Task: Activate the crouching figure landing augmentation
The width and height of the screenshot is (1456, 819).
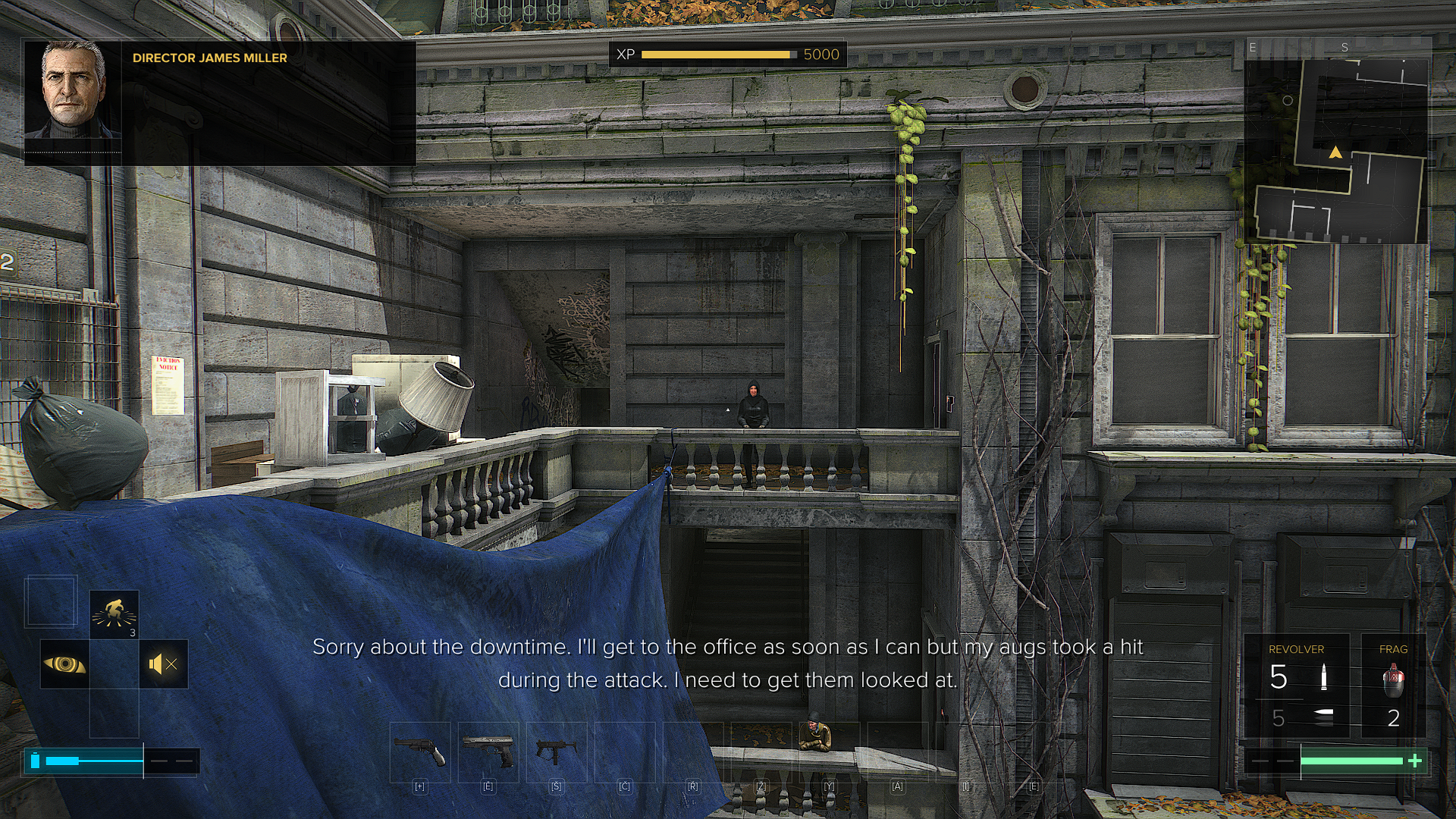Action: (114, 613)
